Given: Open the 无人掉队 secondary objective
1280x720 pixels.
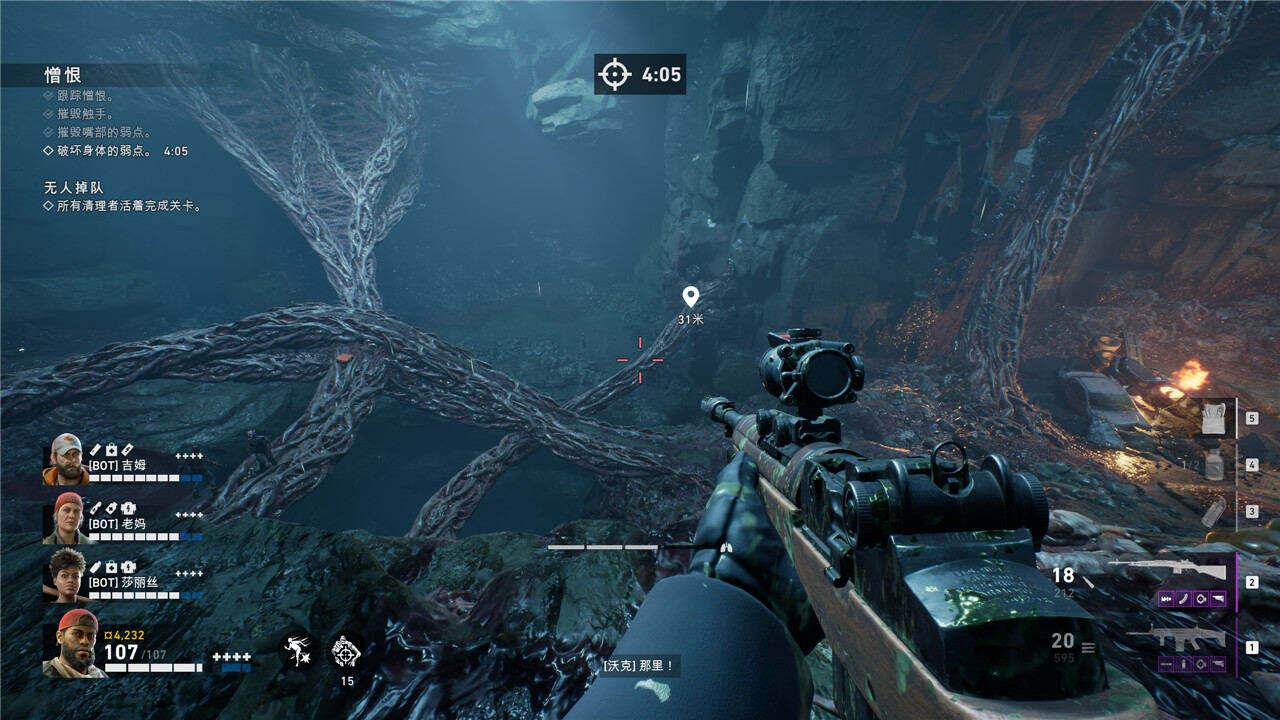Looking at the screenshot, I should point(74,187).
